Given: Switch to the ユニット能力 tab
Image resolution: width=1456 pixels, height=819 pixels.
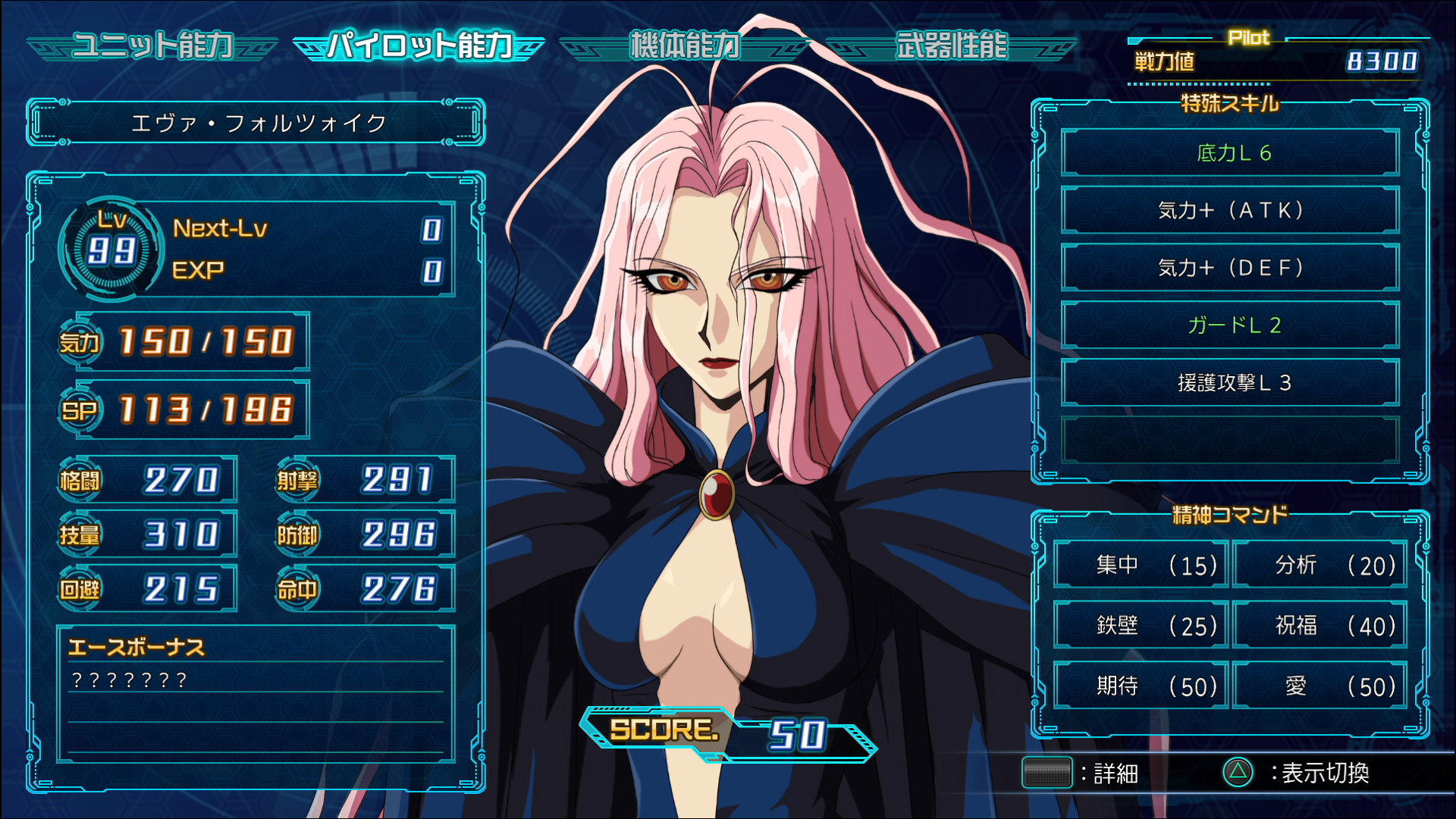Looking at the screenshot, I should coord(152,46).
